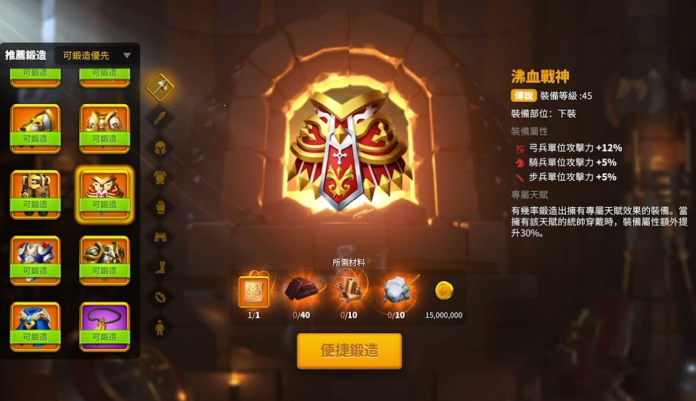The width and height of the screenshot is (696, 401).
Task: Select the boots equipment category
Action: click(159, 267)
